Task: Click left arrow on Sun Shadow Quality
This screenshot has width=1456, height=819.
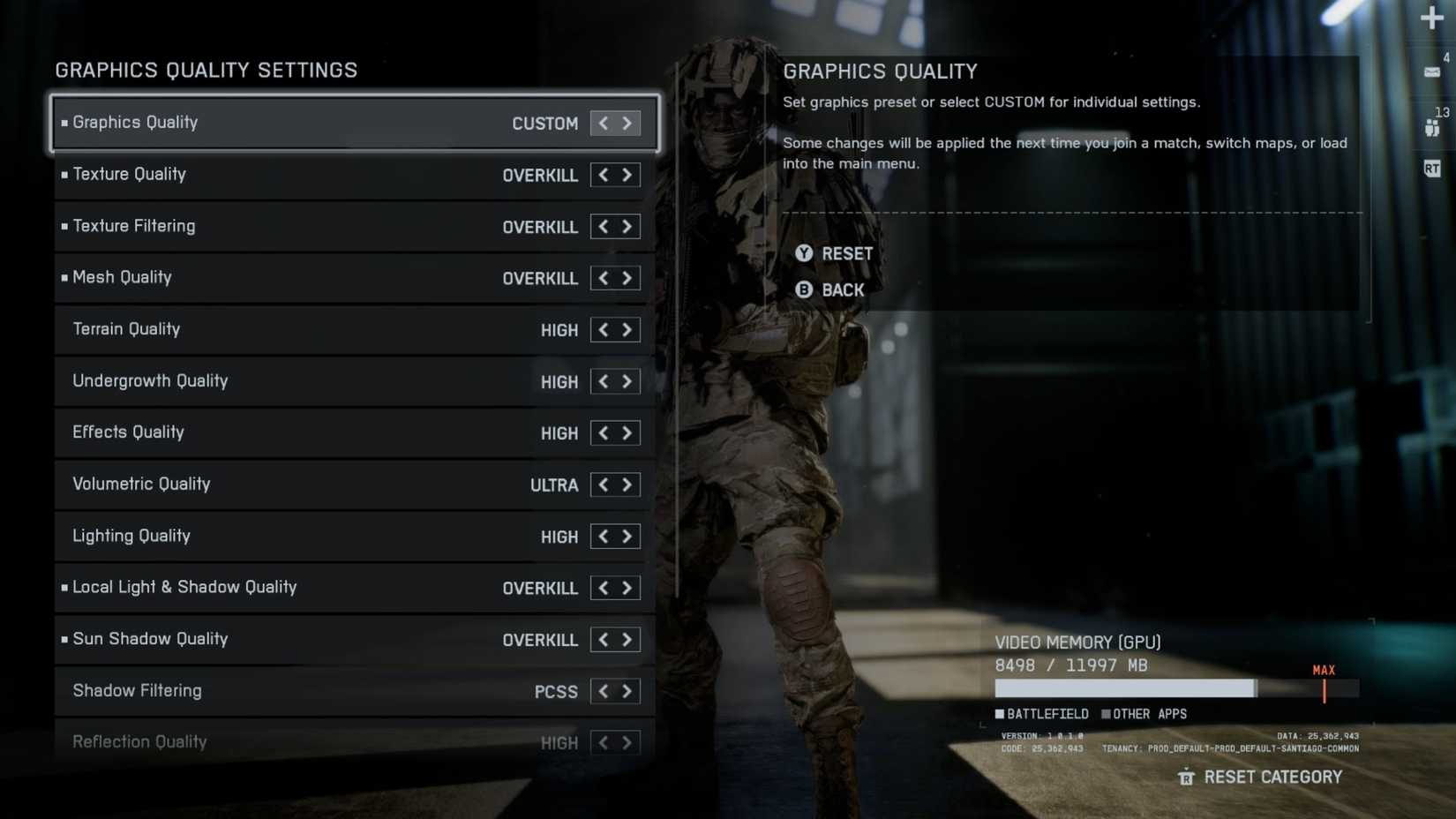Action: pyautogui.click(x=603, y=639)
